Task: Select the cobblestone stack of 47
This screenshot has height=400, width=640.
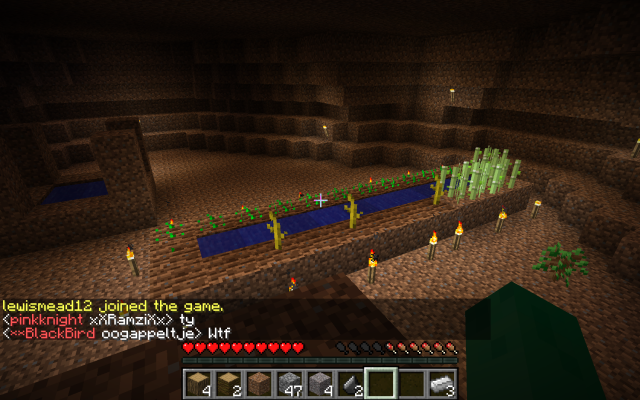Action: click(290, 383)
